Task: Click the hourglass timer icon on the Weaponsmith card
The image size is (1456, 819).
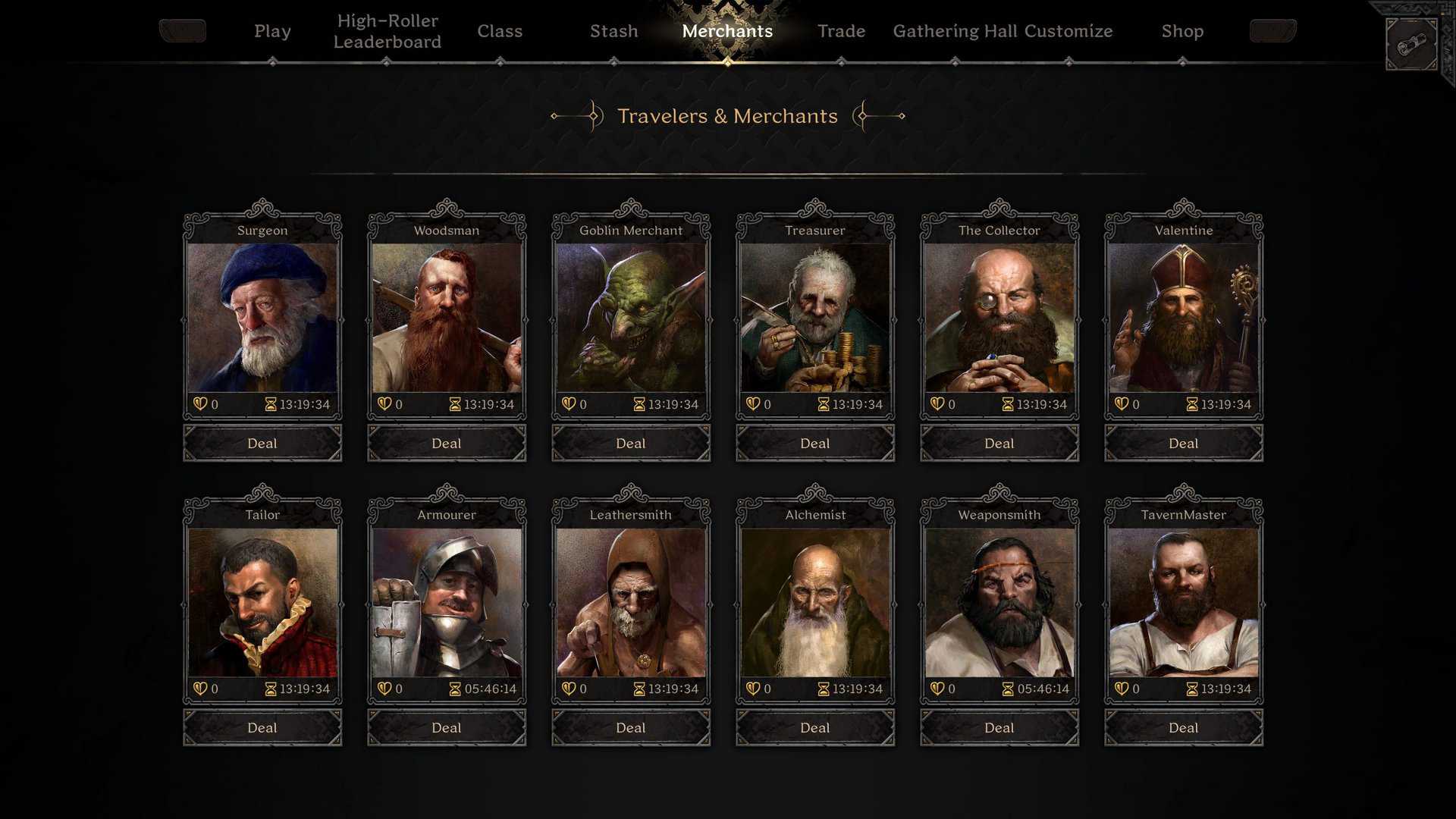Action: (x=1007, y=689)
